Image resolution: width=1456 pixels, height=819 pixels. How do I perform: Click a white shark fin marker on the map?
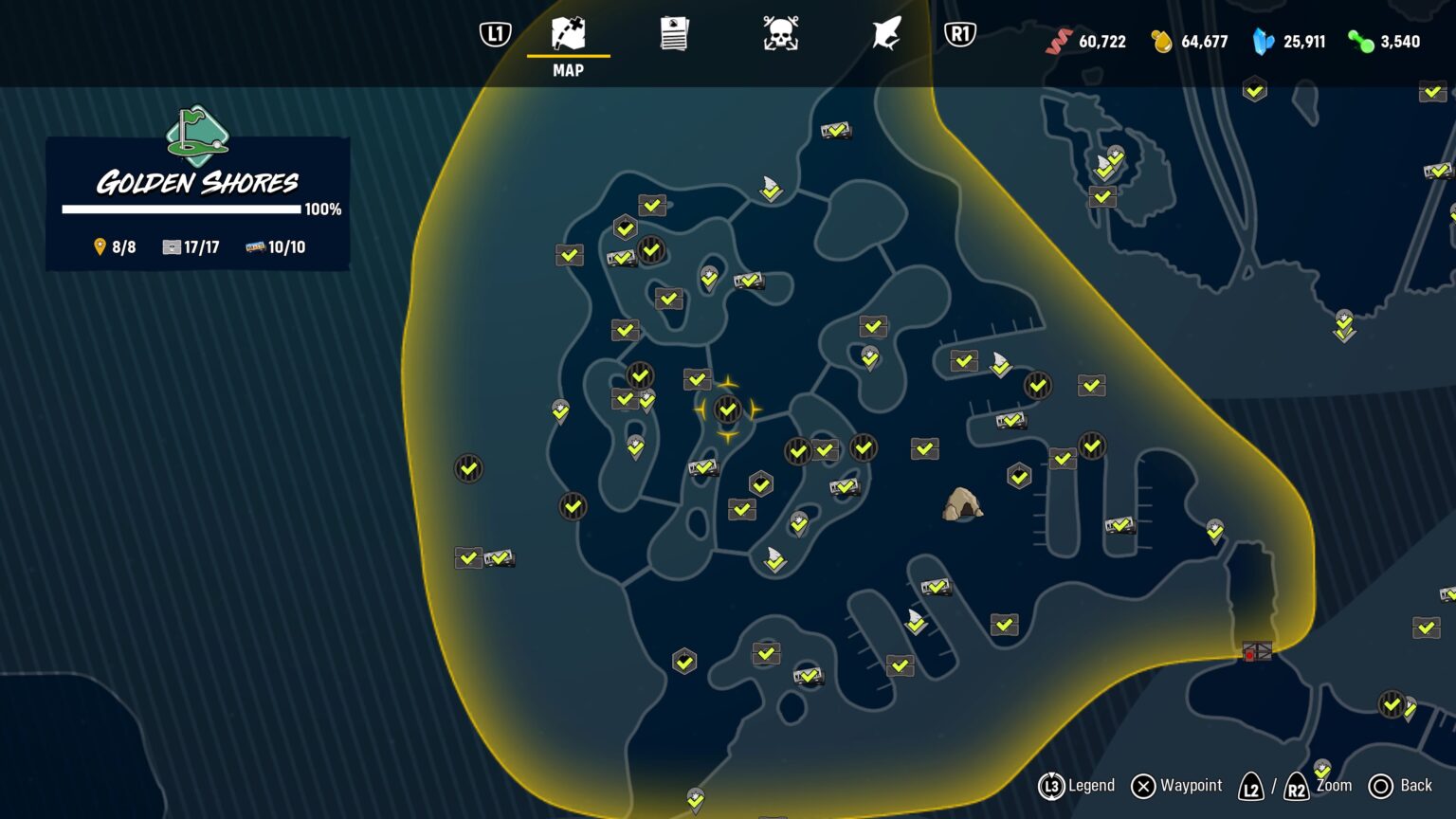pyautogui.click(x=772, y=190)
